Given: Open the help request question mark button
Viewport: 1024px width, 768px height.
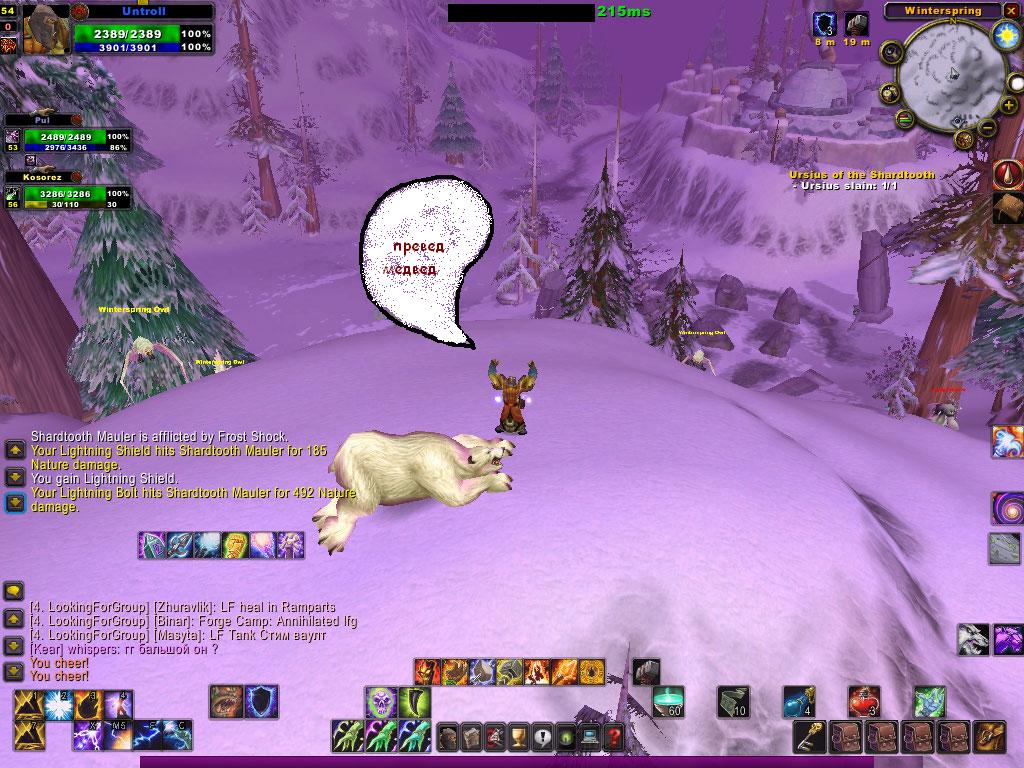Looking at the screenshot, I should tap(614, 738).
